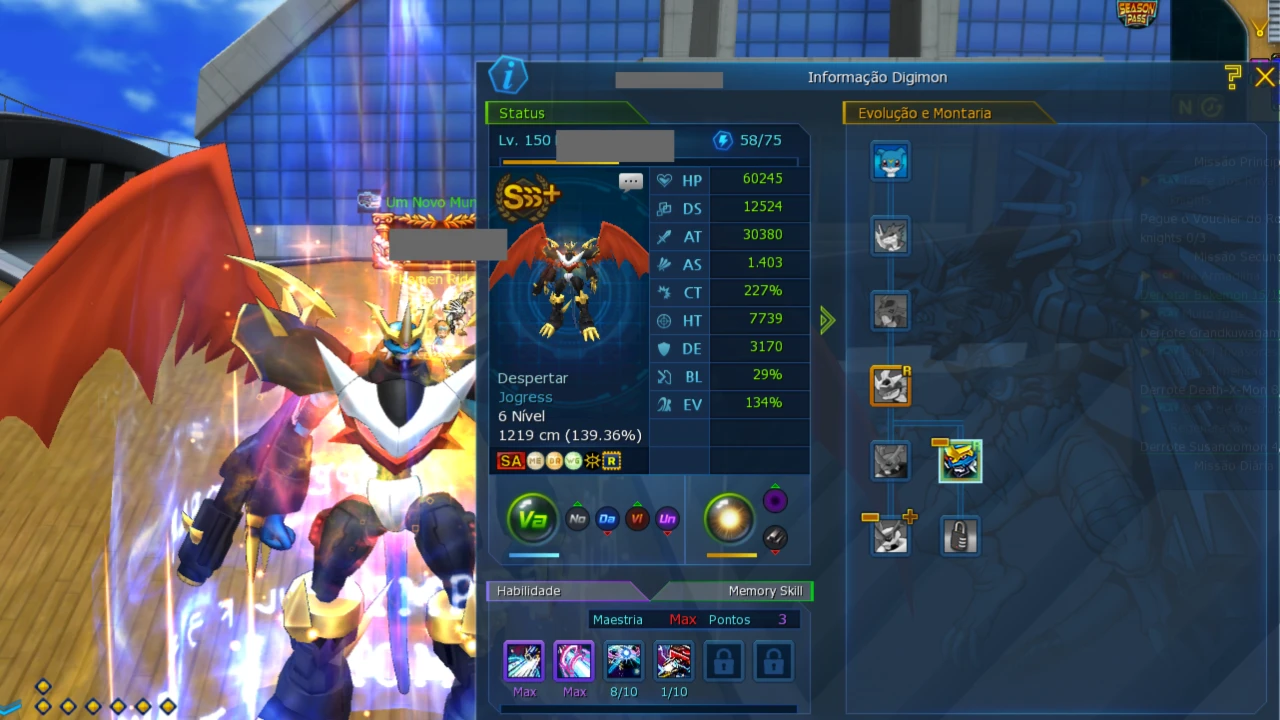The width and height of the screenshot is (1280, 720).
Task: Click the speech bubble on the portrait
Action: click(x=630, y=182)
